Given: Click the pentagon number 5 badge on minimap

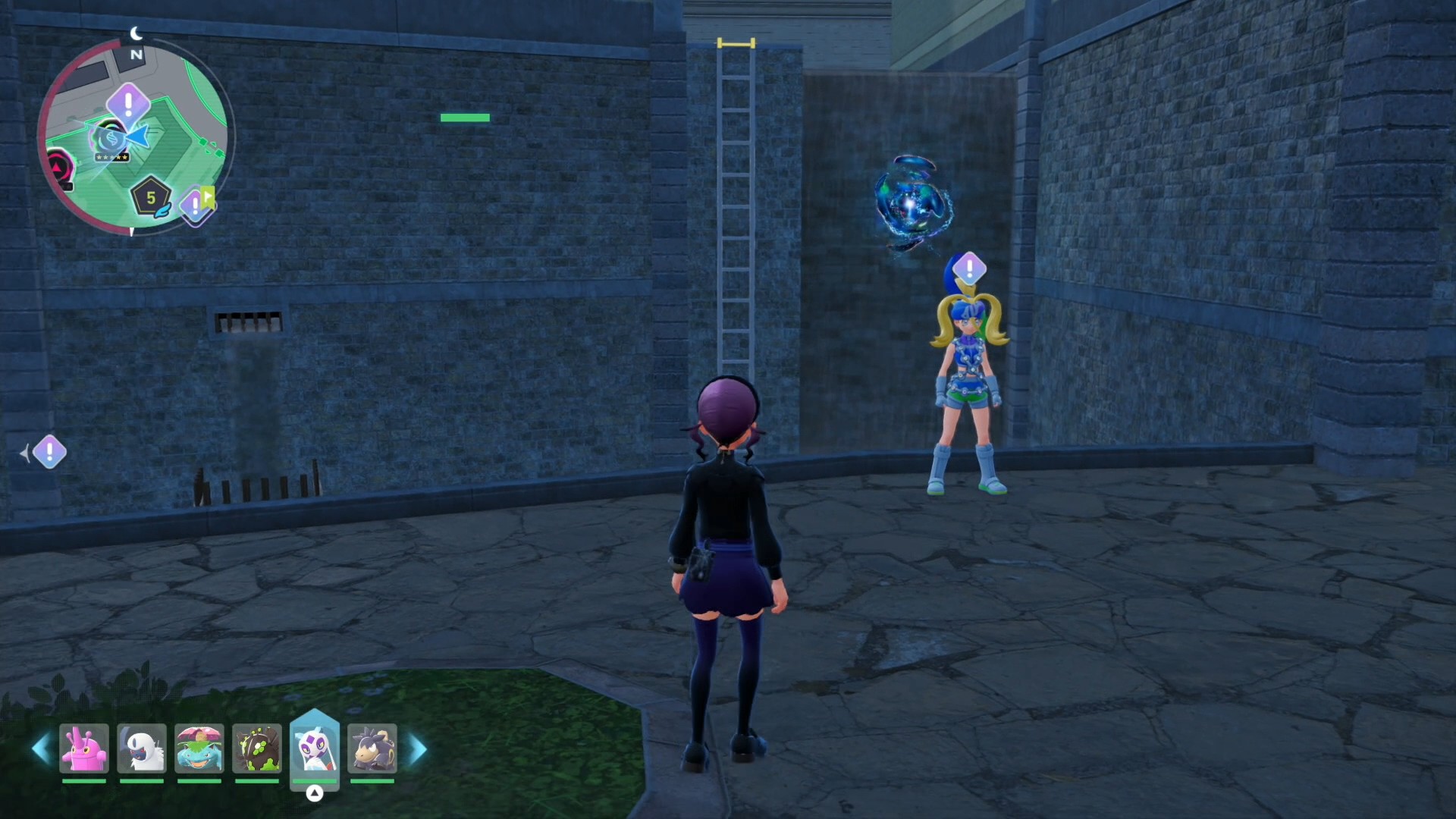Looking at the screenshot, I should pos(150,198).
